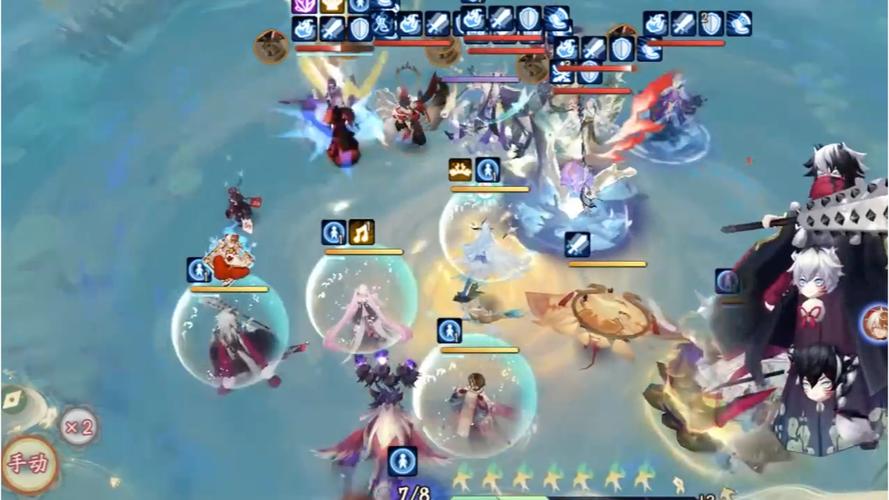Toggle the 手动 manual battle mode button
Screen dimensions: 889x500
coord(26,464)
